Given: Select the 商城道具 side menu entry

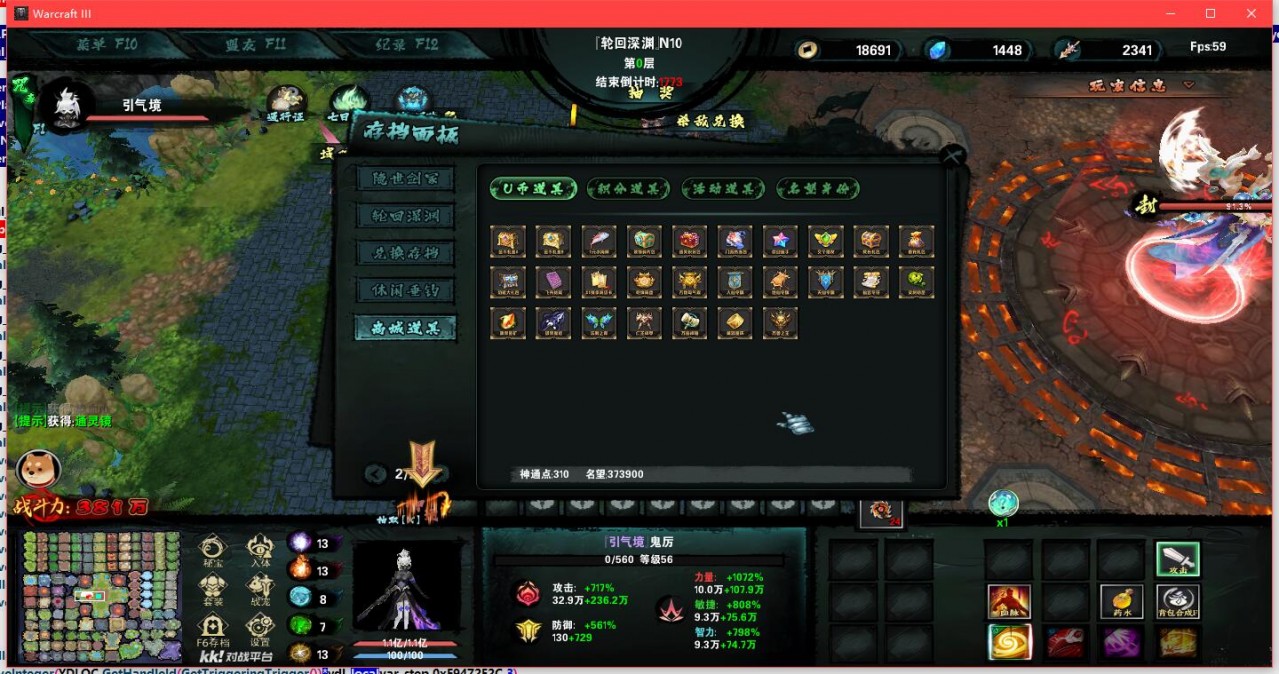Looking at the screenshot, I should (x=405, y=328).
